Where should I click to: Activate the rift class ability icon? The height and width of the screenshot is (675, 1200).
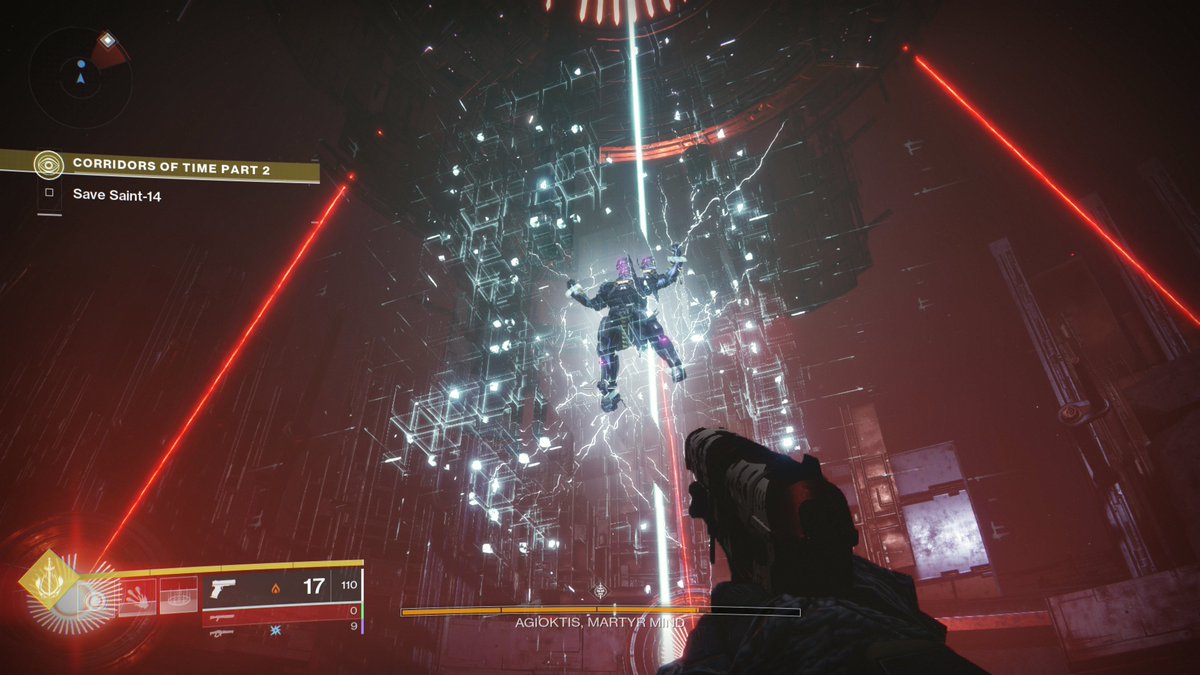(x=179, y=596)
